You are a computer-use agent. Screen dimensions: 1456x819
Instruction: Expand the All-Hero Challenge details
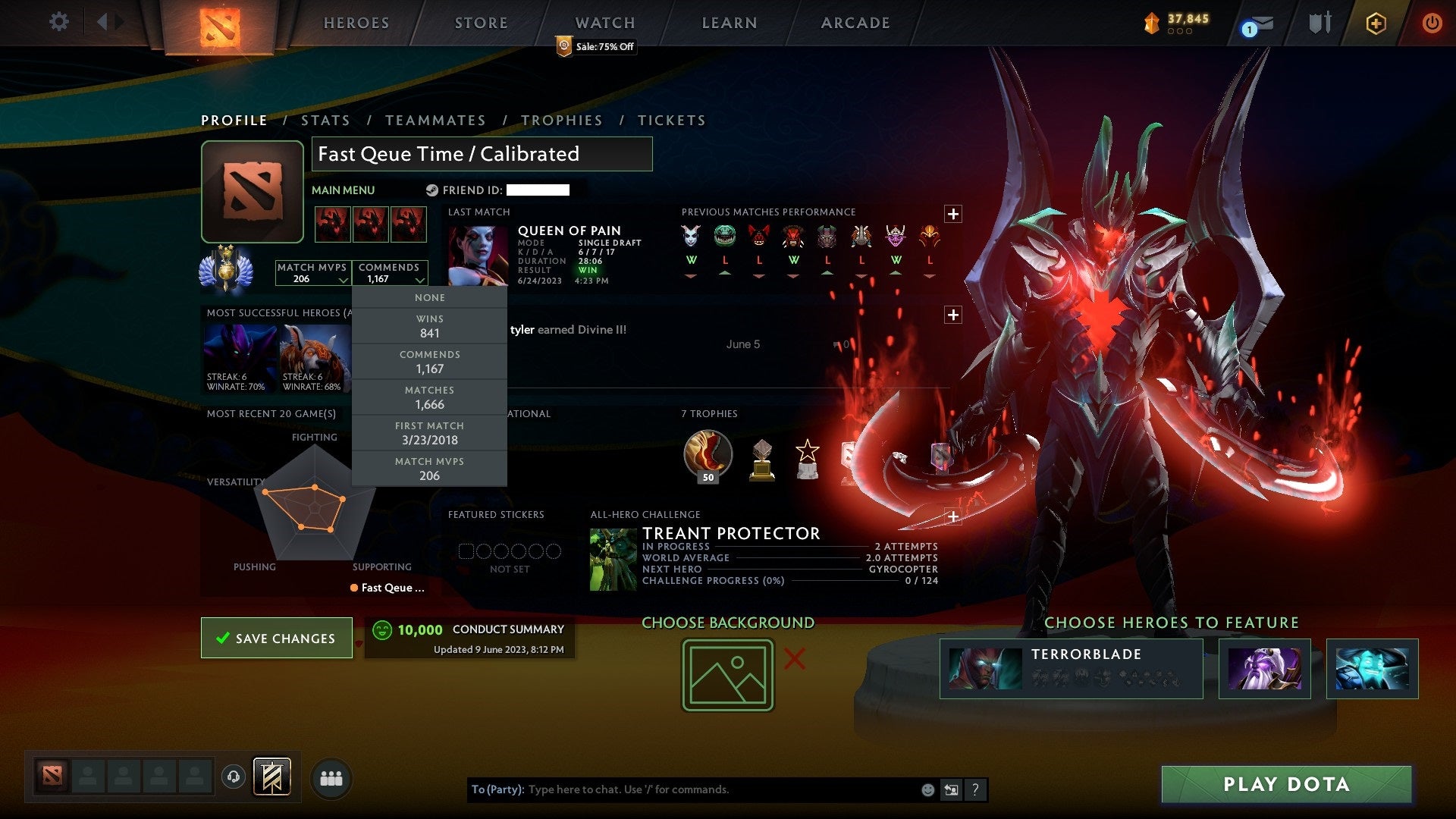coord(953,516)
